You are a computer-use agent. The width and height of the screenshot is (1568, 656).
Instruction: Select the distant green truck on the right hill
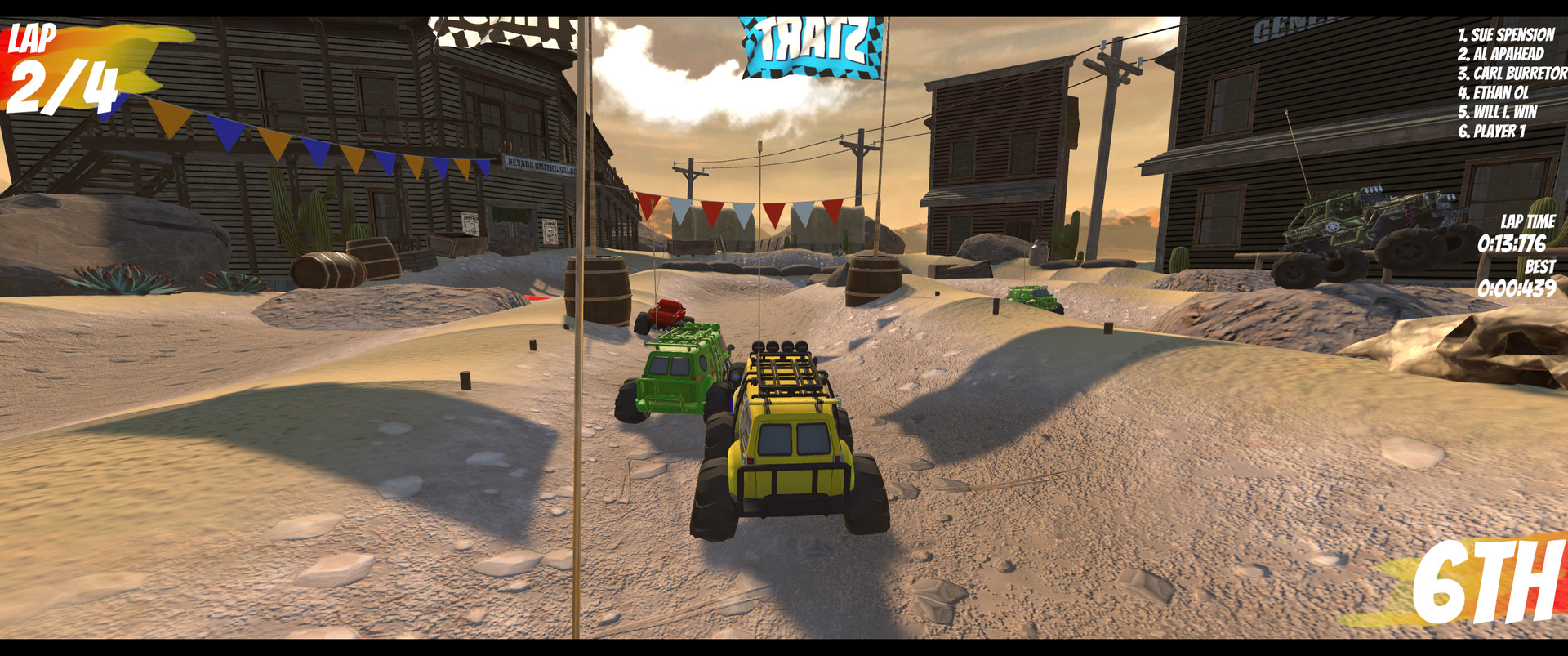point(1033,298)
